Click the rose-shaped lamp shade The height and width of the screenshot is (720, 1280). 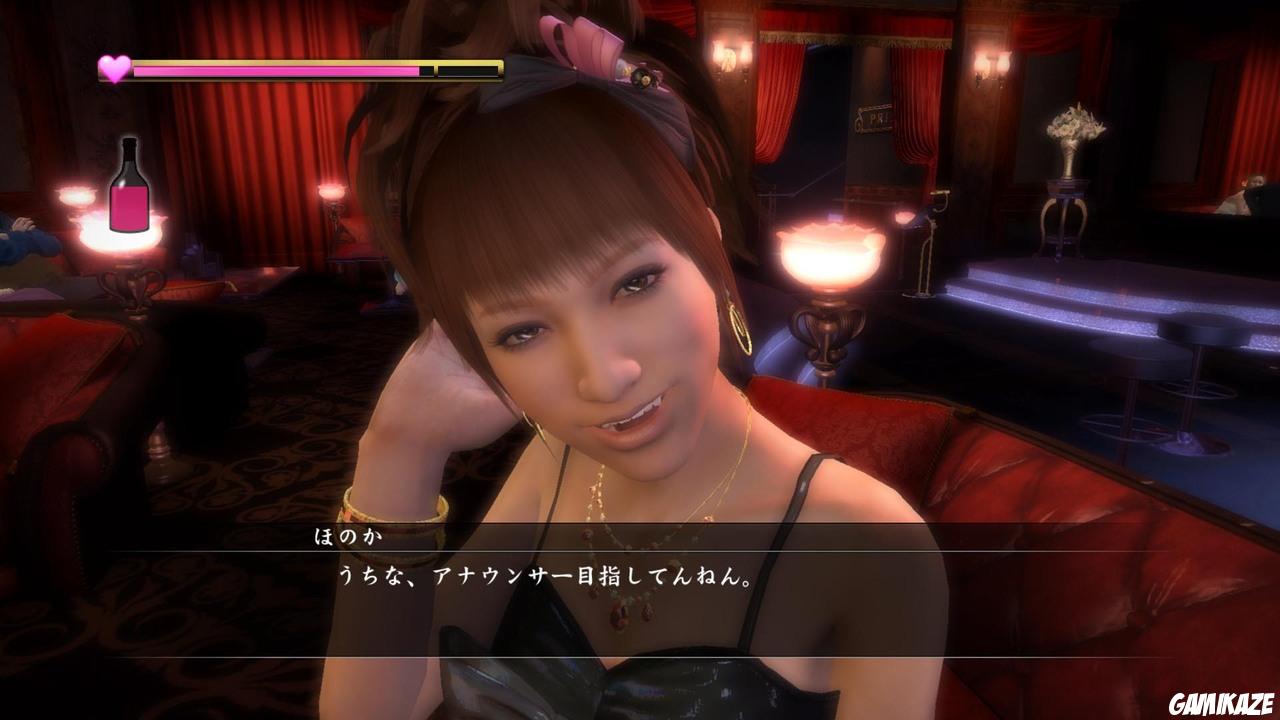click(x=830, y=250)
